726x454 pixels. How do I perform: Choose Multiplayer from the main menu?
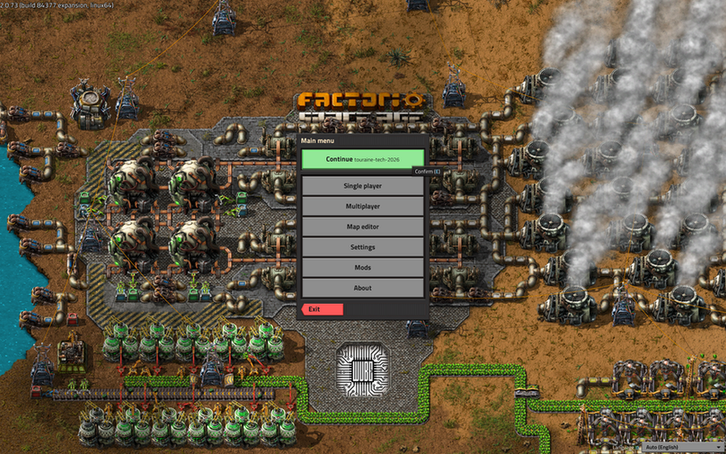[x=362, y=206]
